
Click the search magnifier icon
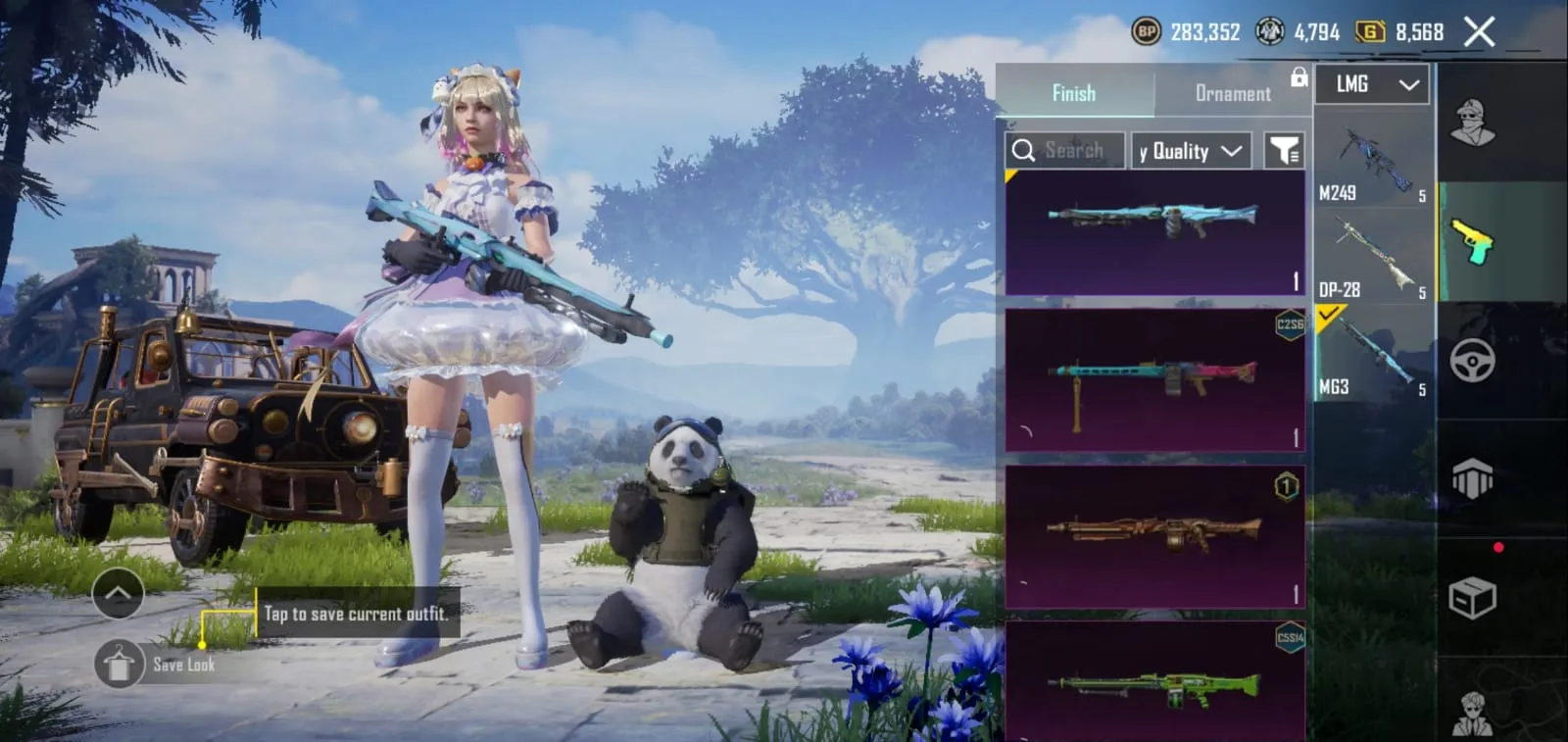(1025, 149)
